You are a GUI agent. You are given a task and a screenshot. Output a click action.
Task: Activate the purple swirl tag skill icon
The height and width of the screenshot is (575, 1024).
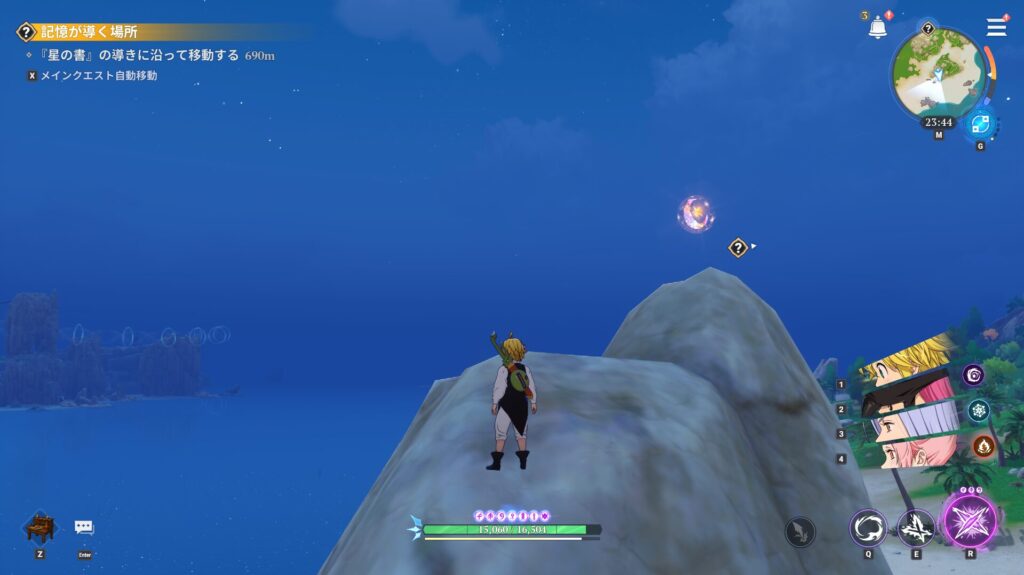tap(973, 375)
